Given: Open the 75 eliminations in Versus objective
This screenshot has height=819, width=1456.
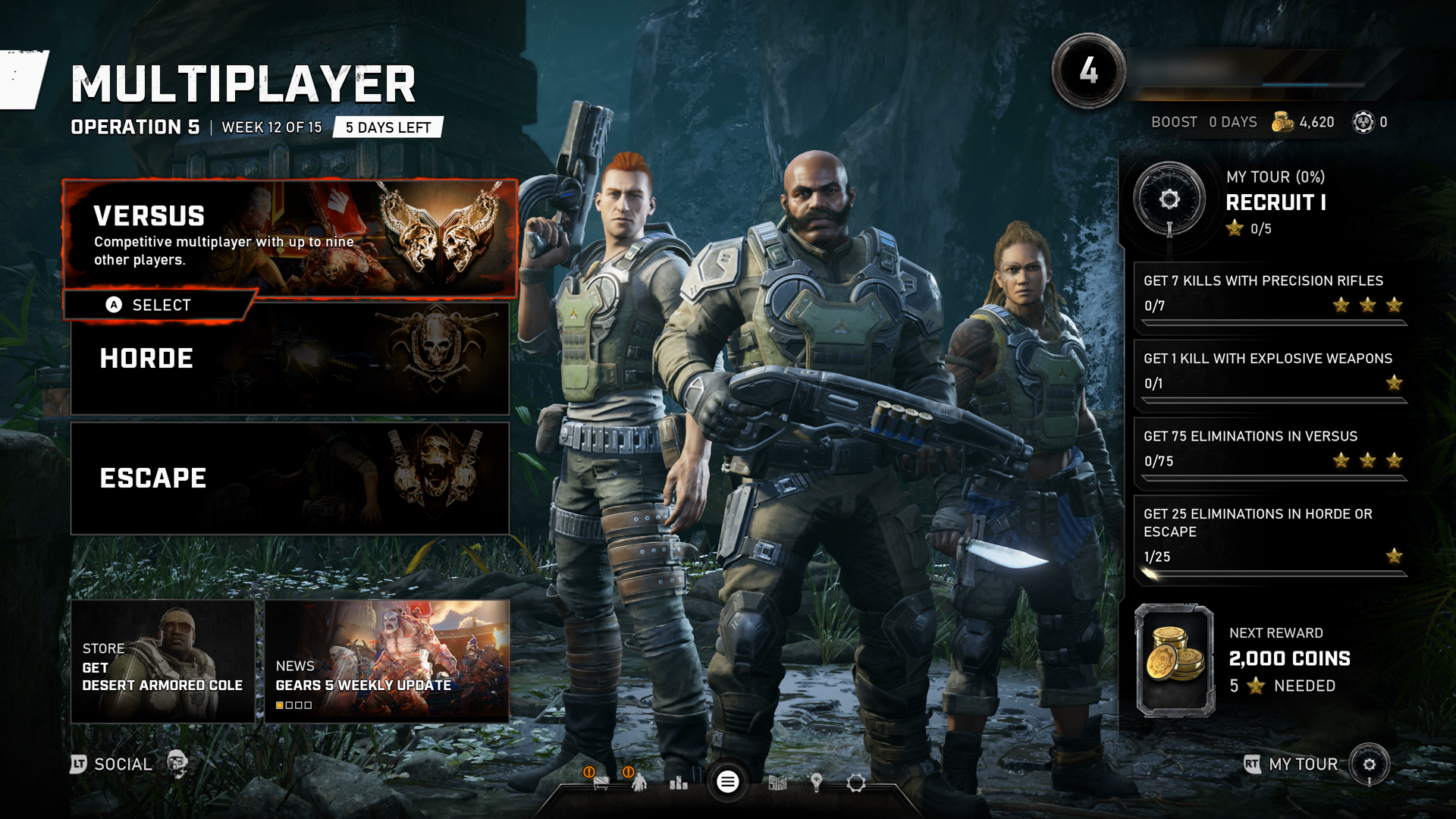Looking at the screenshot, I should (1271, 450).
